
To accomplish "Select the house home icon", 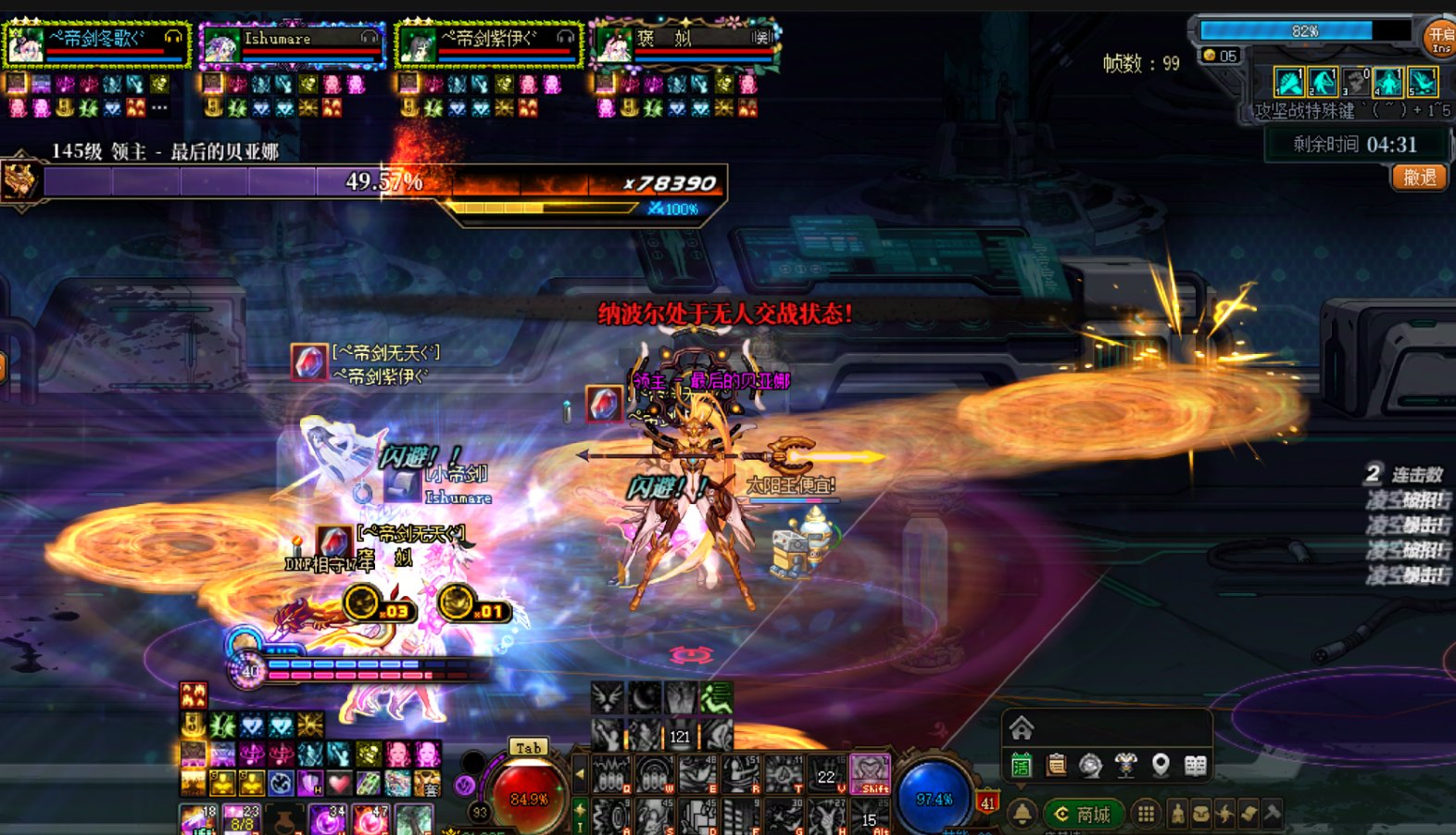I will coord(1022,727).
